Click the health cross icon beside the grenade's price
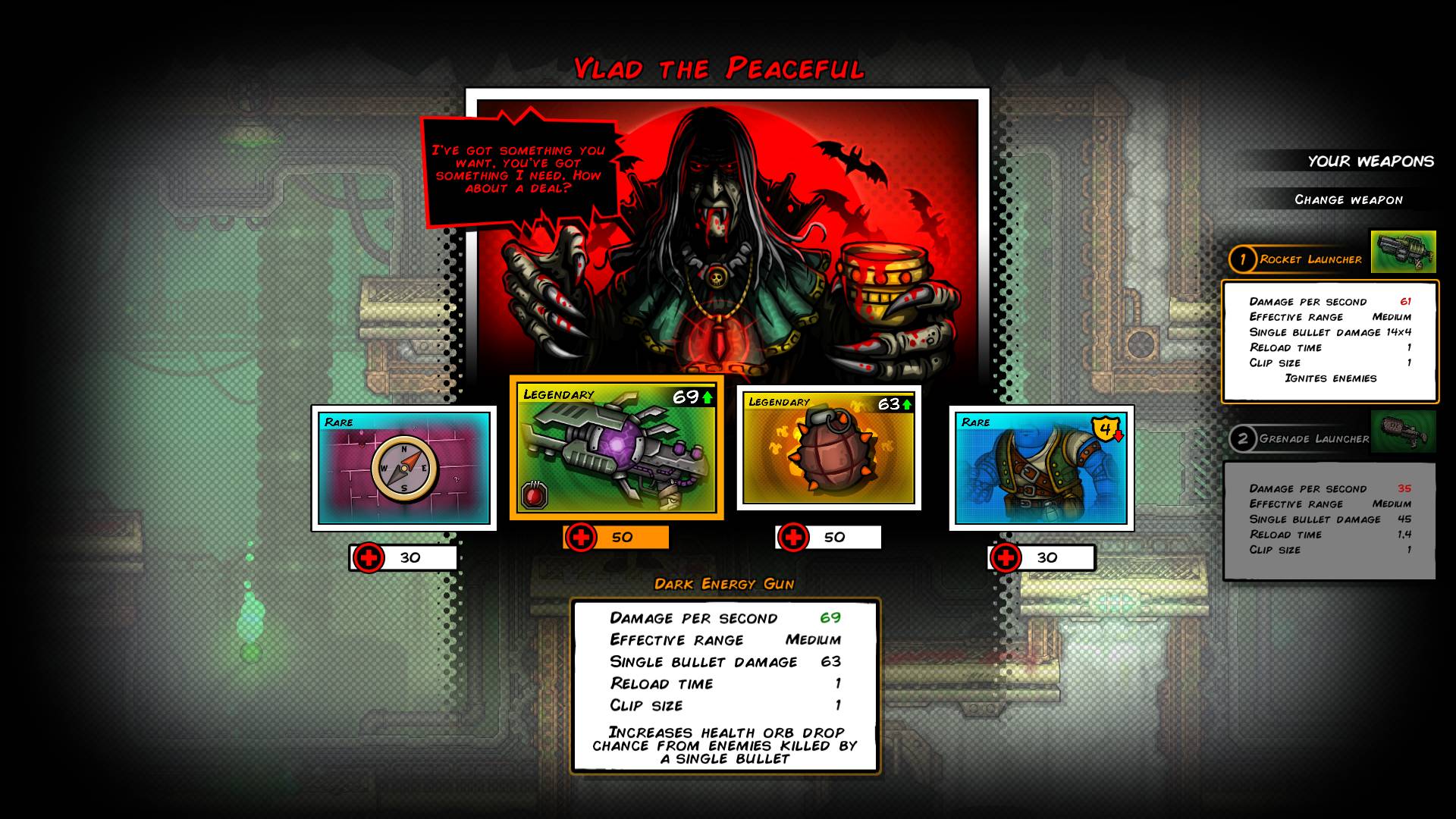 tap(792, 538)
